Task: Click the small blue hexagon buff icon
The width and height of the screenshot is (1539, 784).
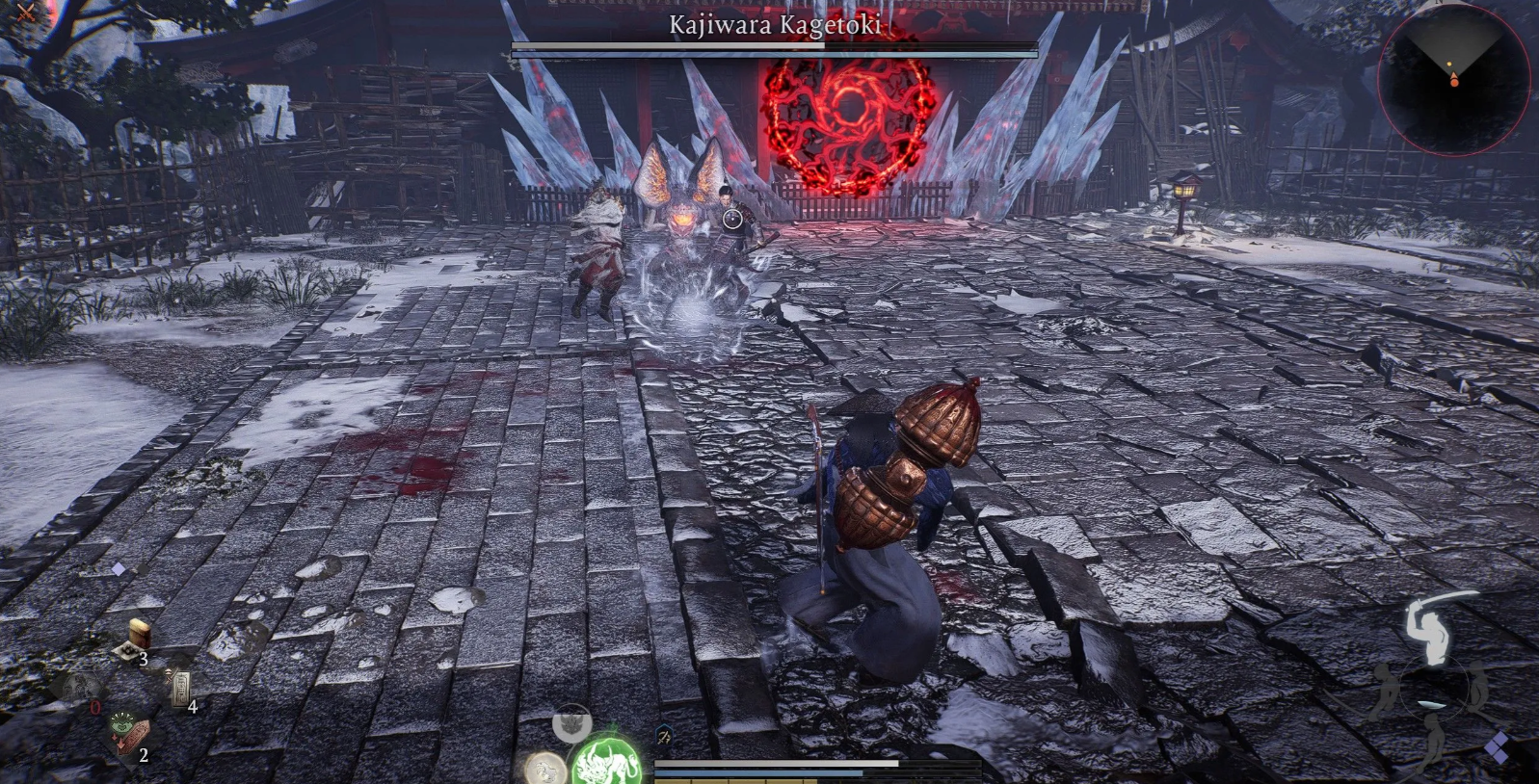Action: [665, 738]
